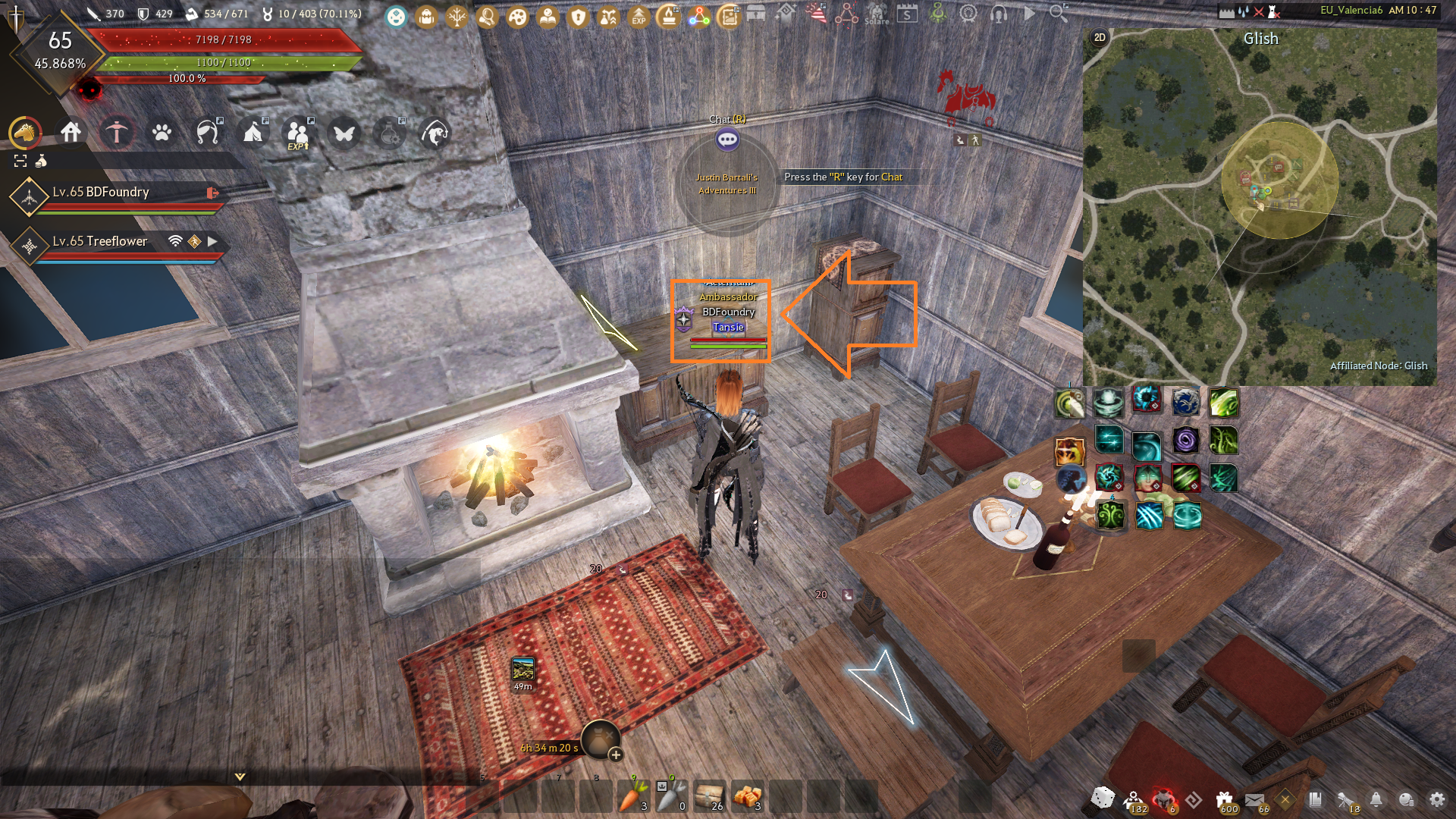Open the shield keyhole icon in top bar
The width and height of the screenshot is (1456, 819).
[x=579, y=16]
